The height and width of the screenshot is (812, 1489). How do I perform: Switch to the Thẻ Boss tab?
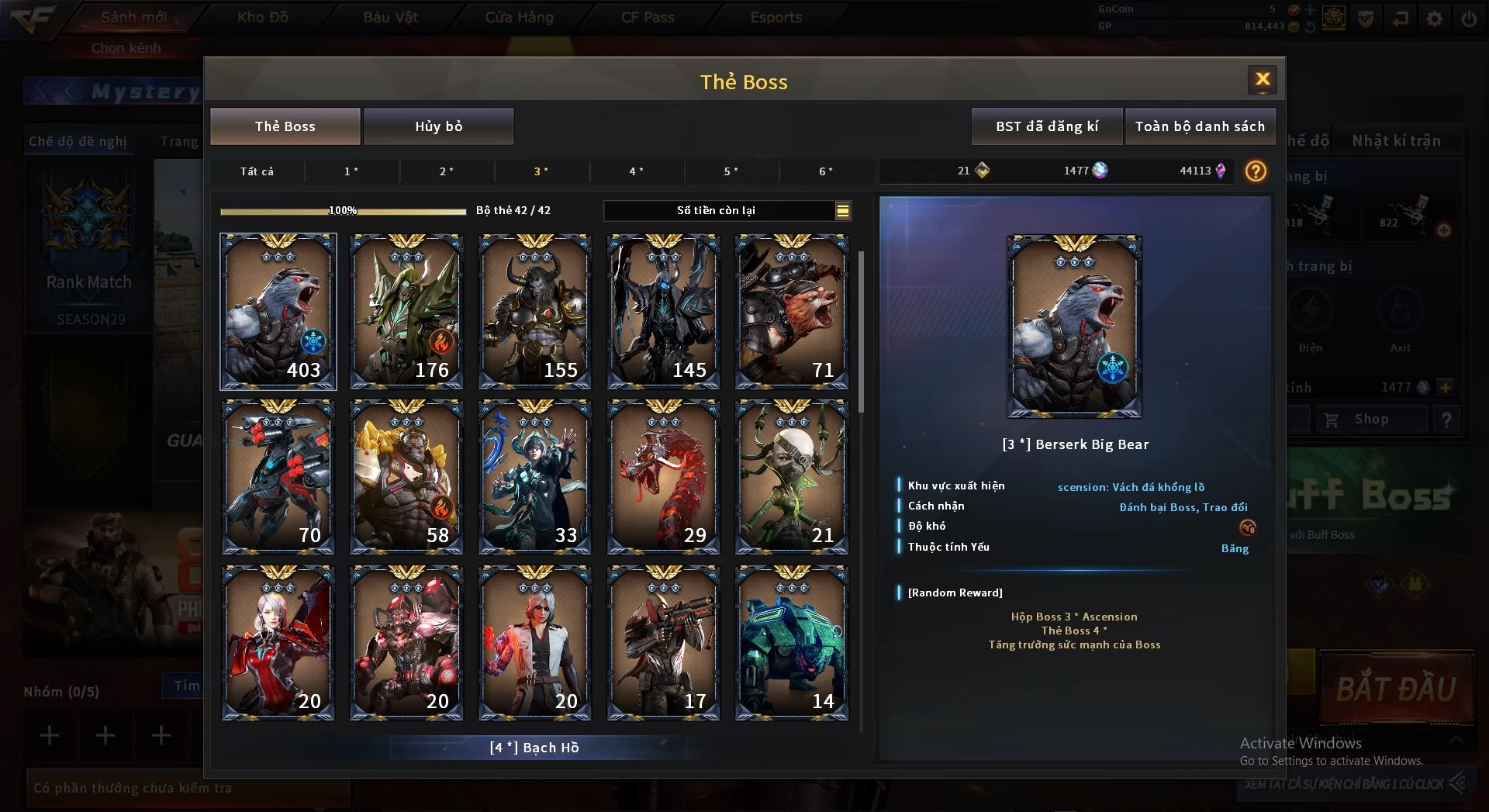pos(285,126)
